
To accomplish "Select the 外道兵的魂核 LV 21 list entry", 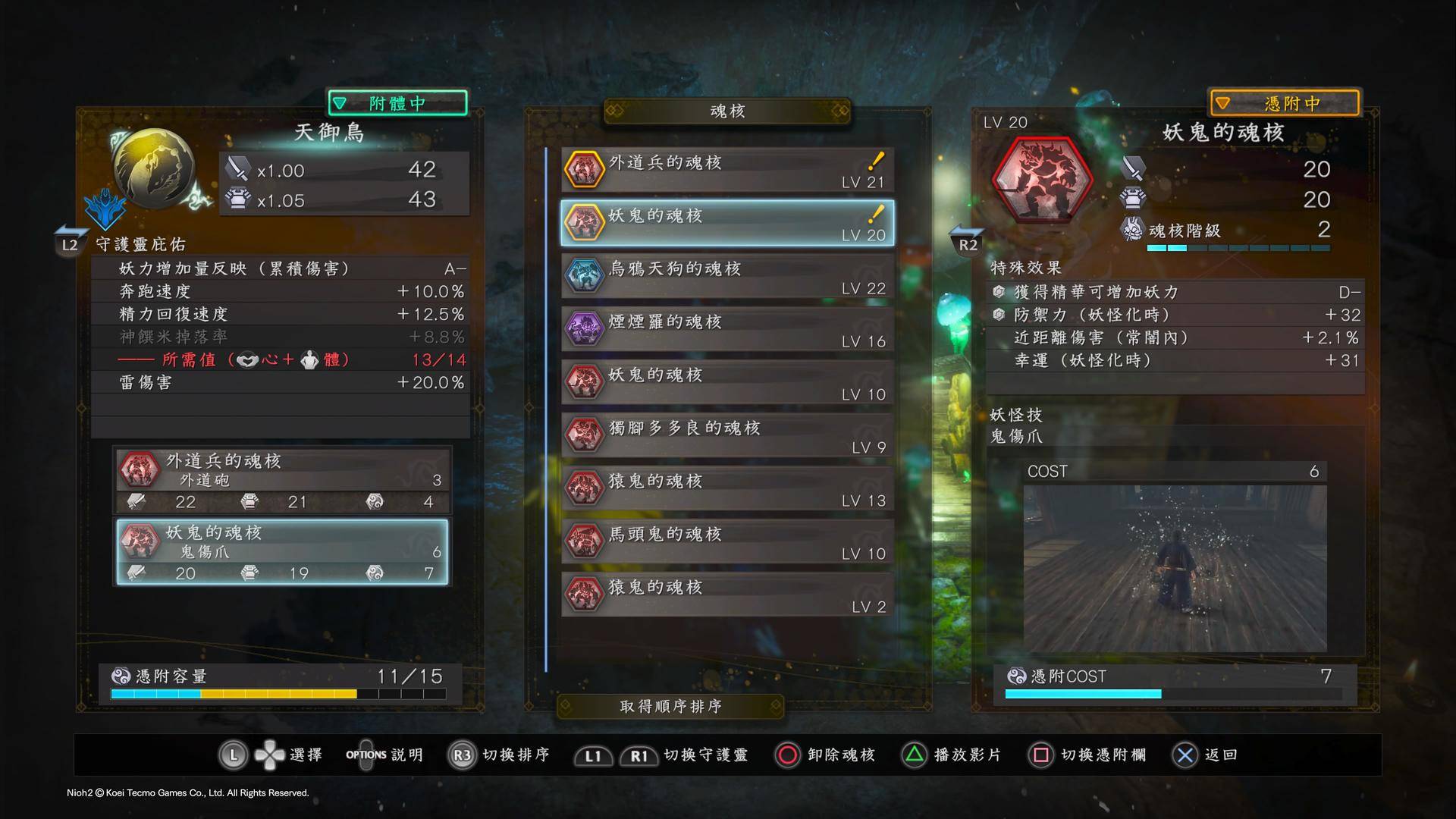I will tap(726, 171).
